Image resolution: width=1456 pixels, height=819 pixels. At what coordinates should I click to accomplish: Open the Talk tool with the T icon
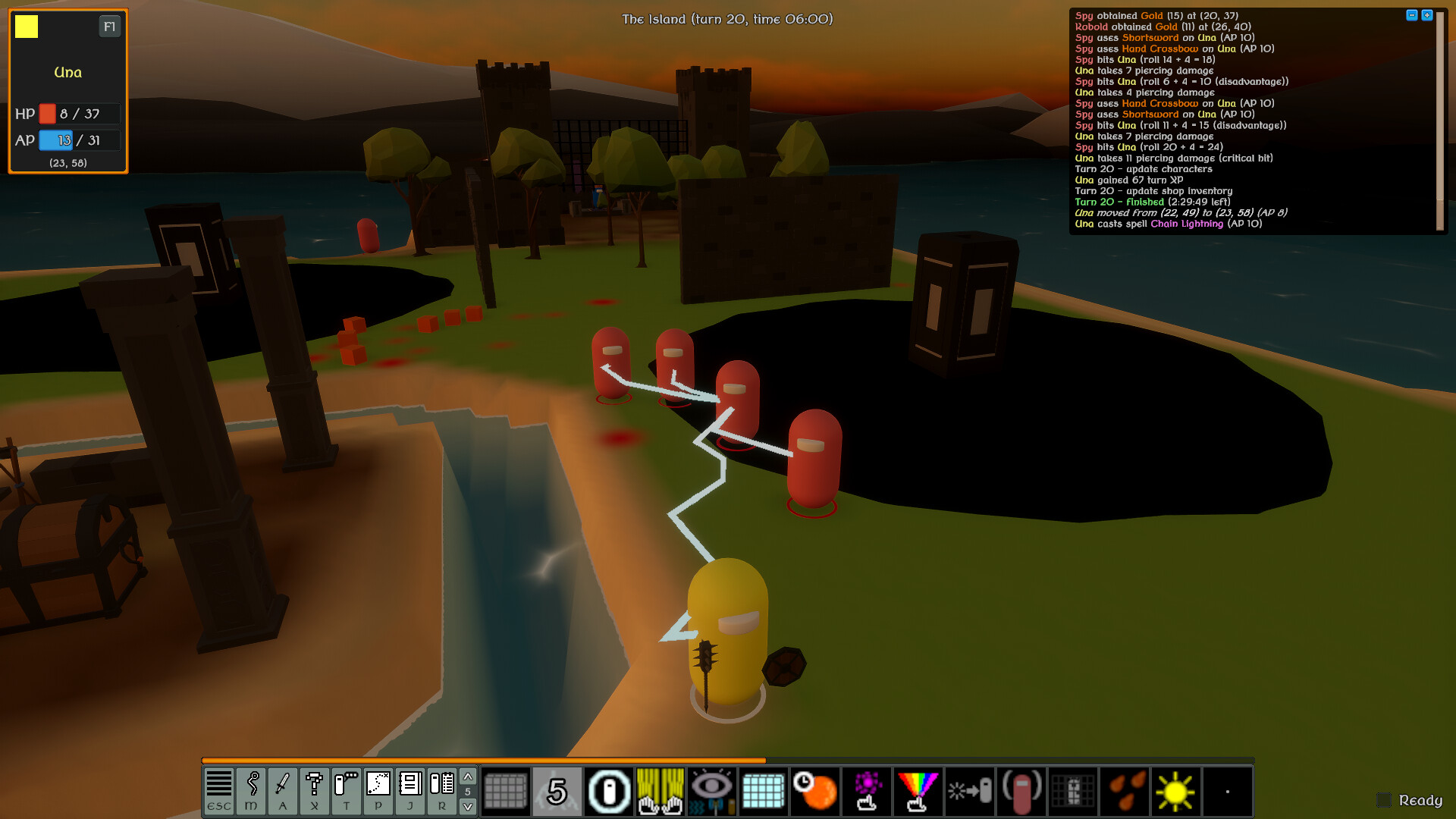(x=347, y=791)
